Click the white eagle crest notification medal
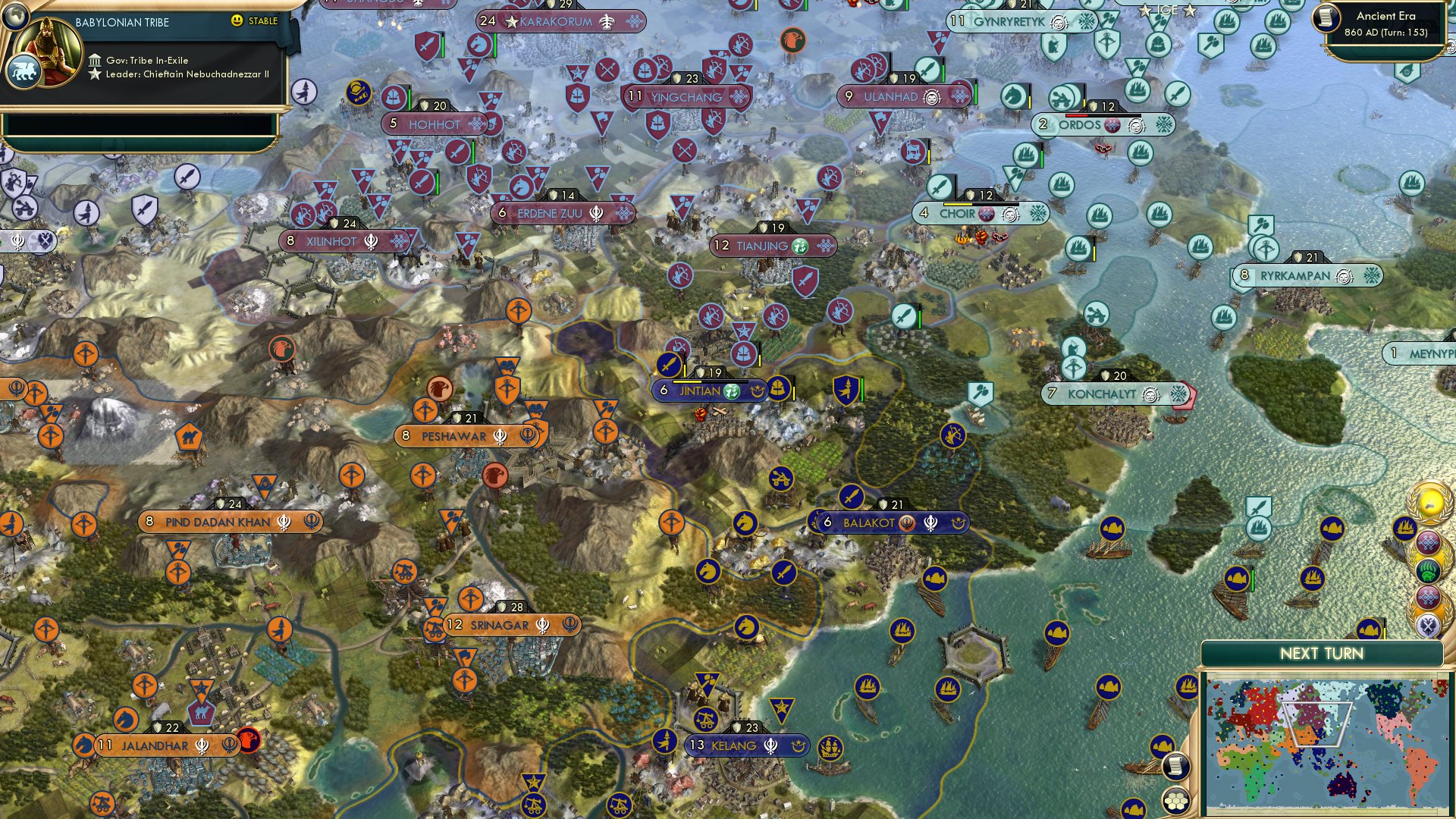Image resolution: width=1456 pixels, height=819 pixels. click(x=1427, y=622)
